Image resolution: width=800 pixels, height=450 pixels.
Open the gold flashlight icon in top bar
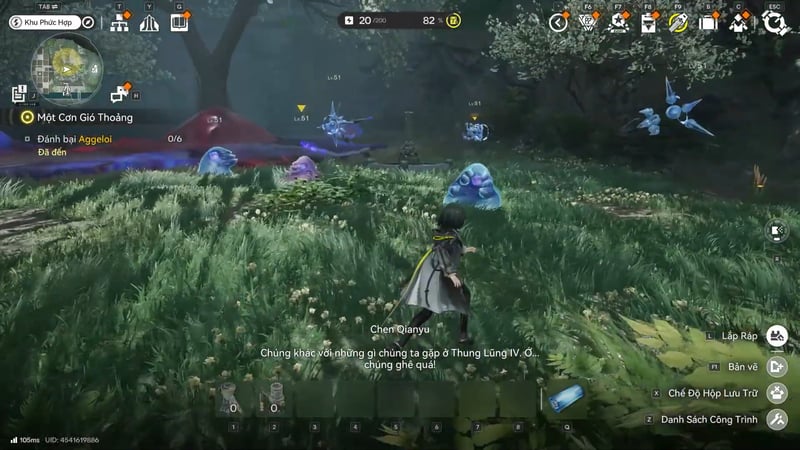679,22
